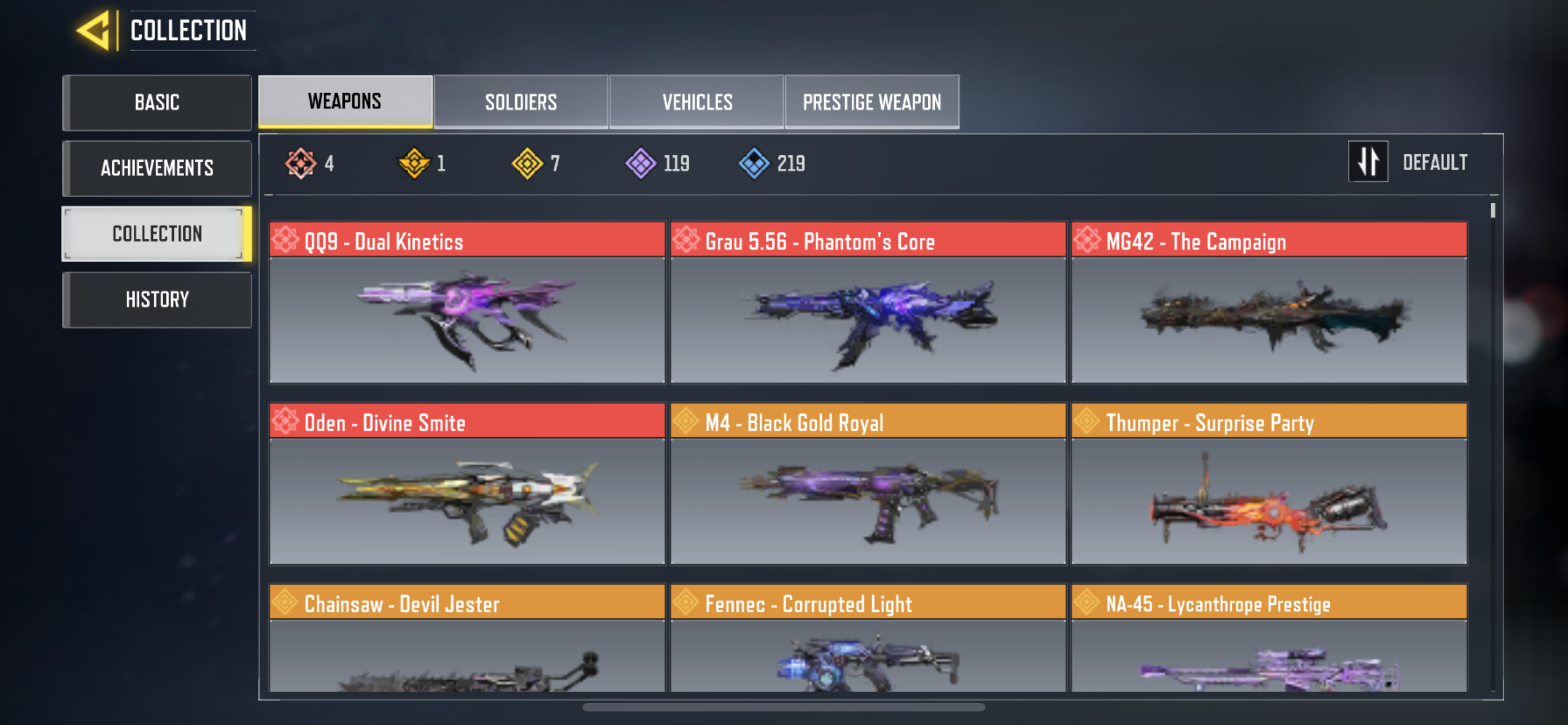
Task: Toggle the blue rare filter showing 219 items
Action: click(x=755, y=162)
